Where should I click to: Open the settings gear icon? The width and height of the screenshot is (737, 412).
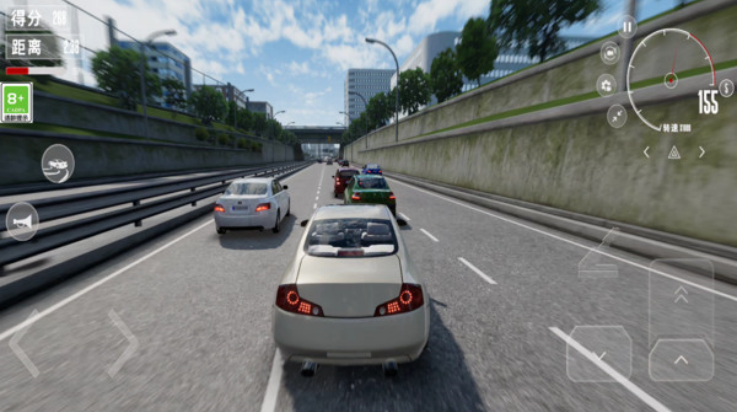pos(606,85)
